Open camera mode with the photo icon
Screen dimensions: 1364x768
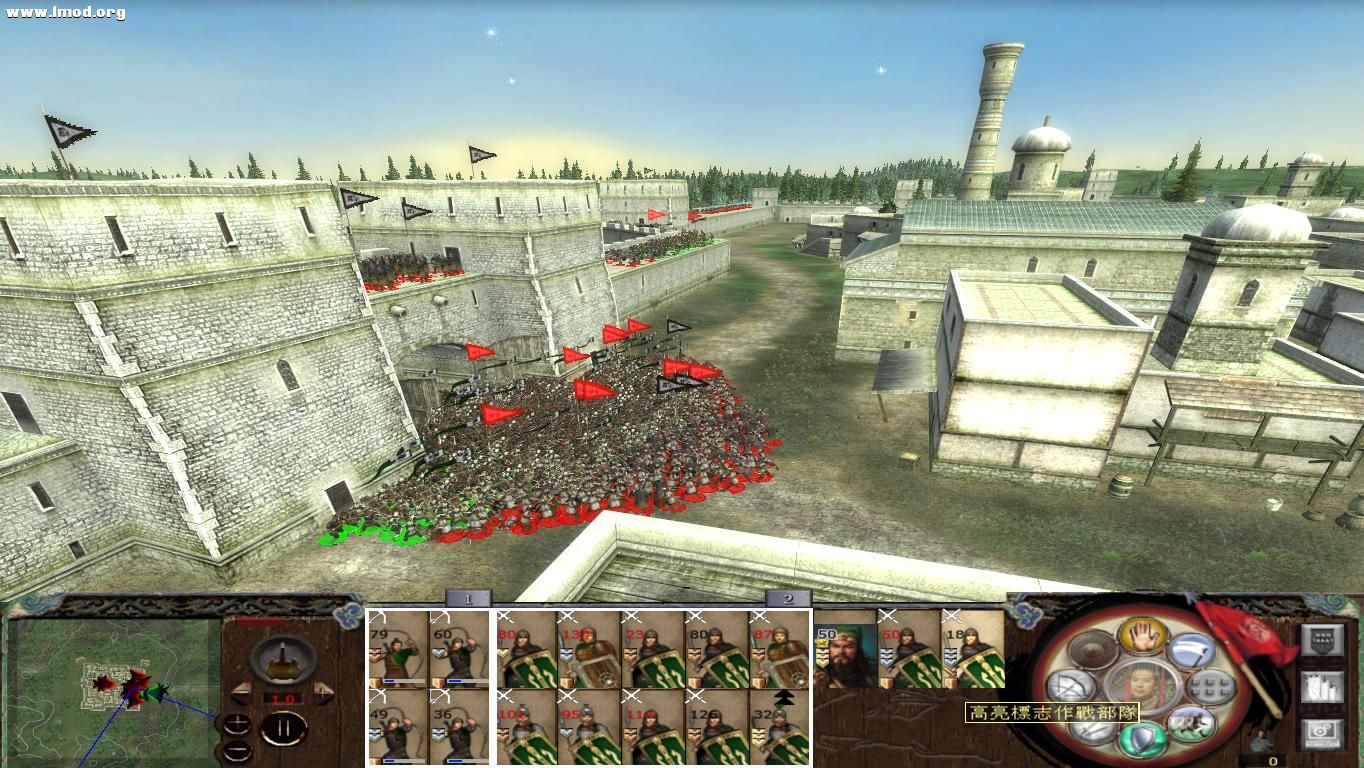coord(1320,734)
